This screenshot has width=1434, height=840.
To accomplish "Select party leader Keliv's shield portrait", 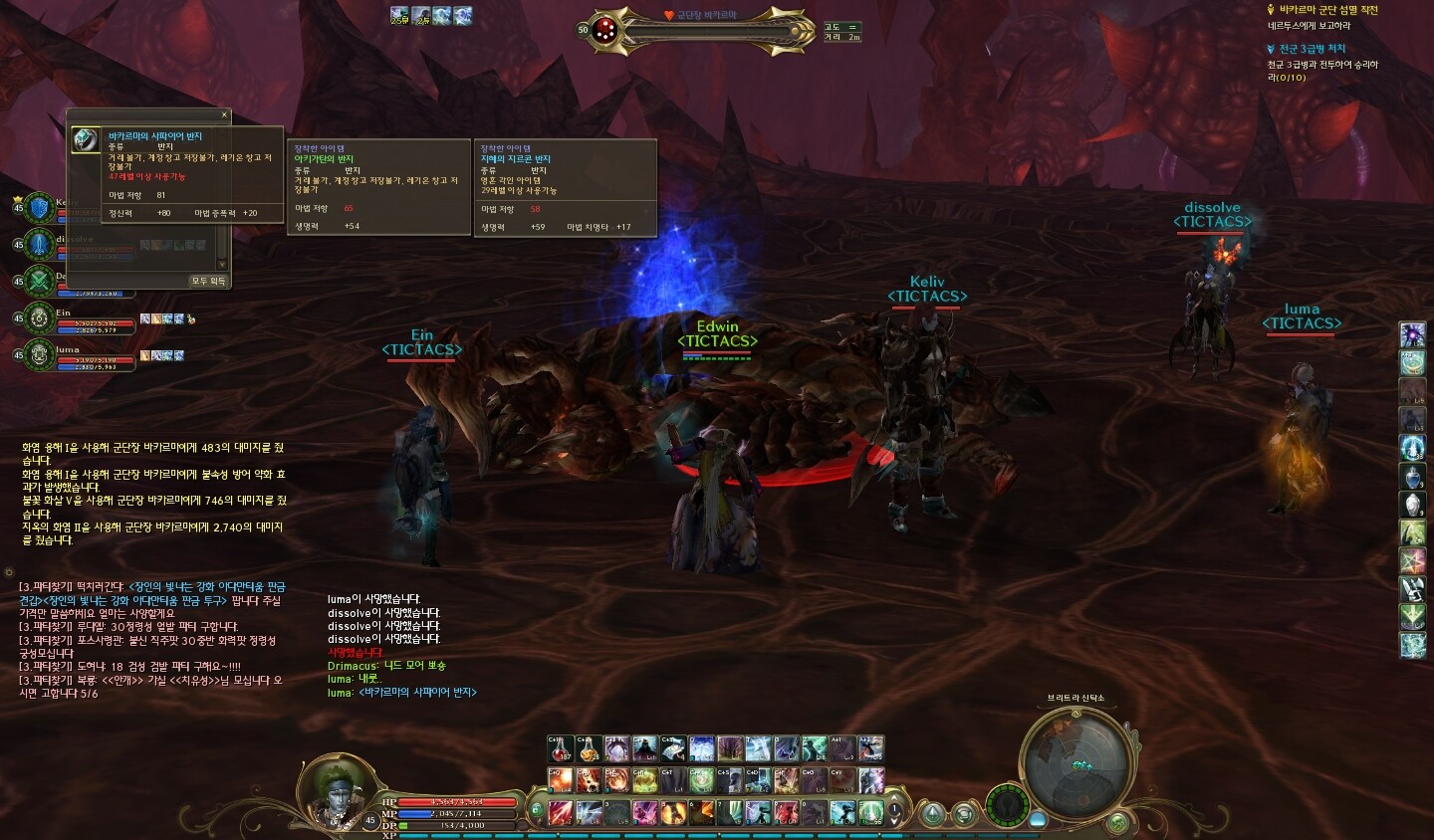I will (39, 208).
